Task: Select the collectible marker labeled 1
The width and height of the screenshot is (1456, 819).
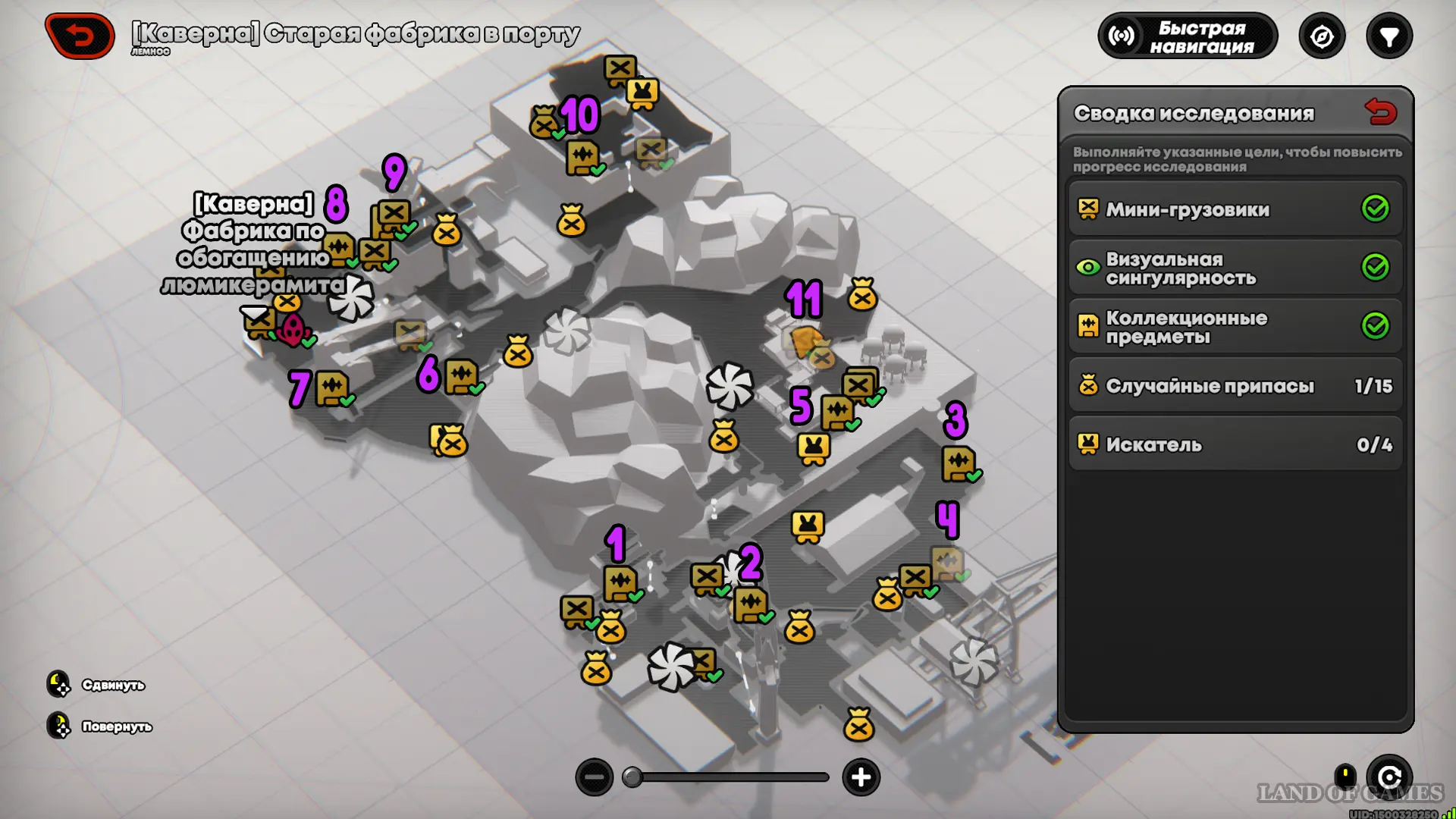Action: [x=620, y=584]
